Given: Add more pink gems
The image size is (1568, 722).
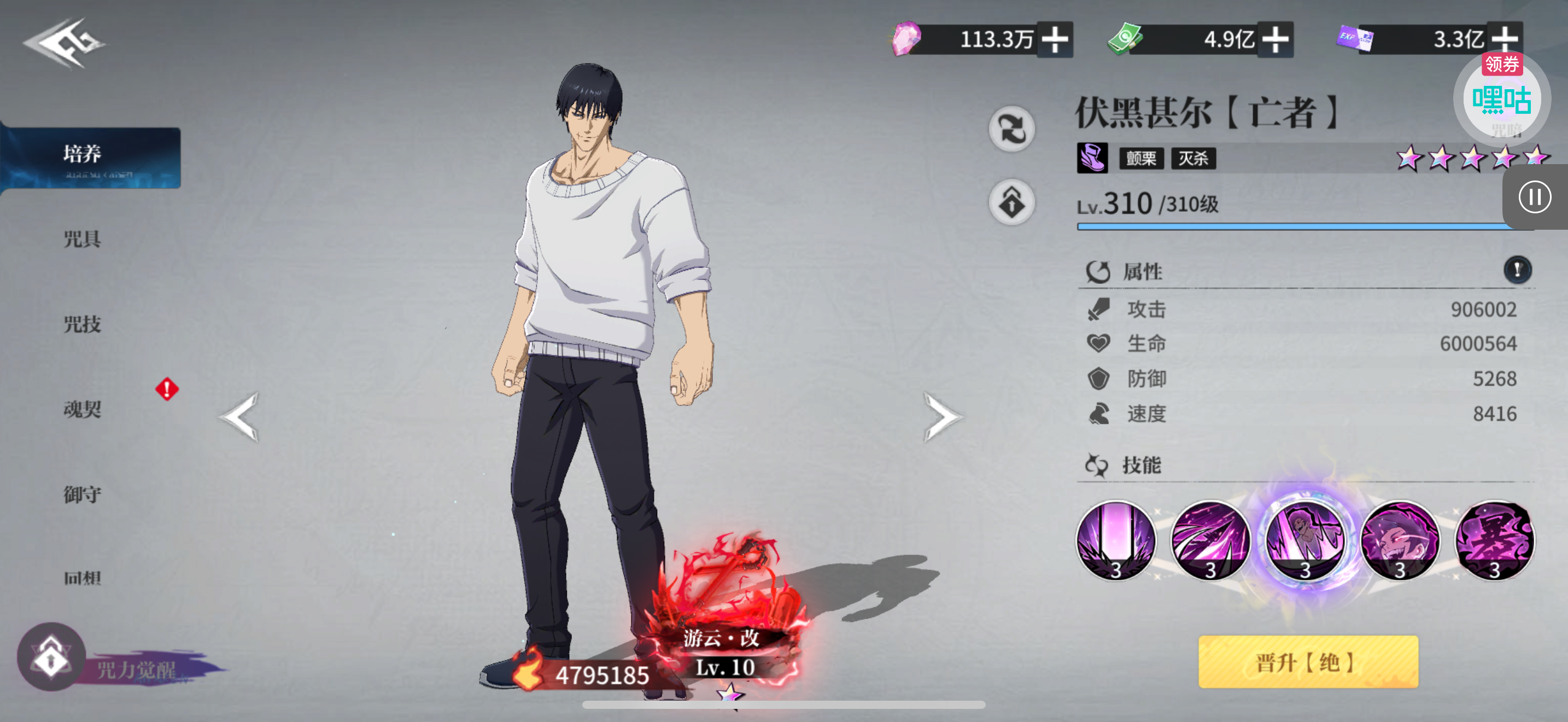Looking at the screenshot, I should 1054,40.
